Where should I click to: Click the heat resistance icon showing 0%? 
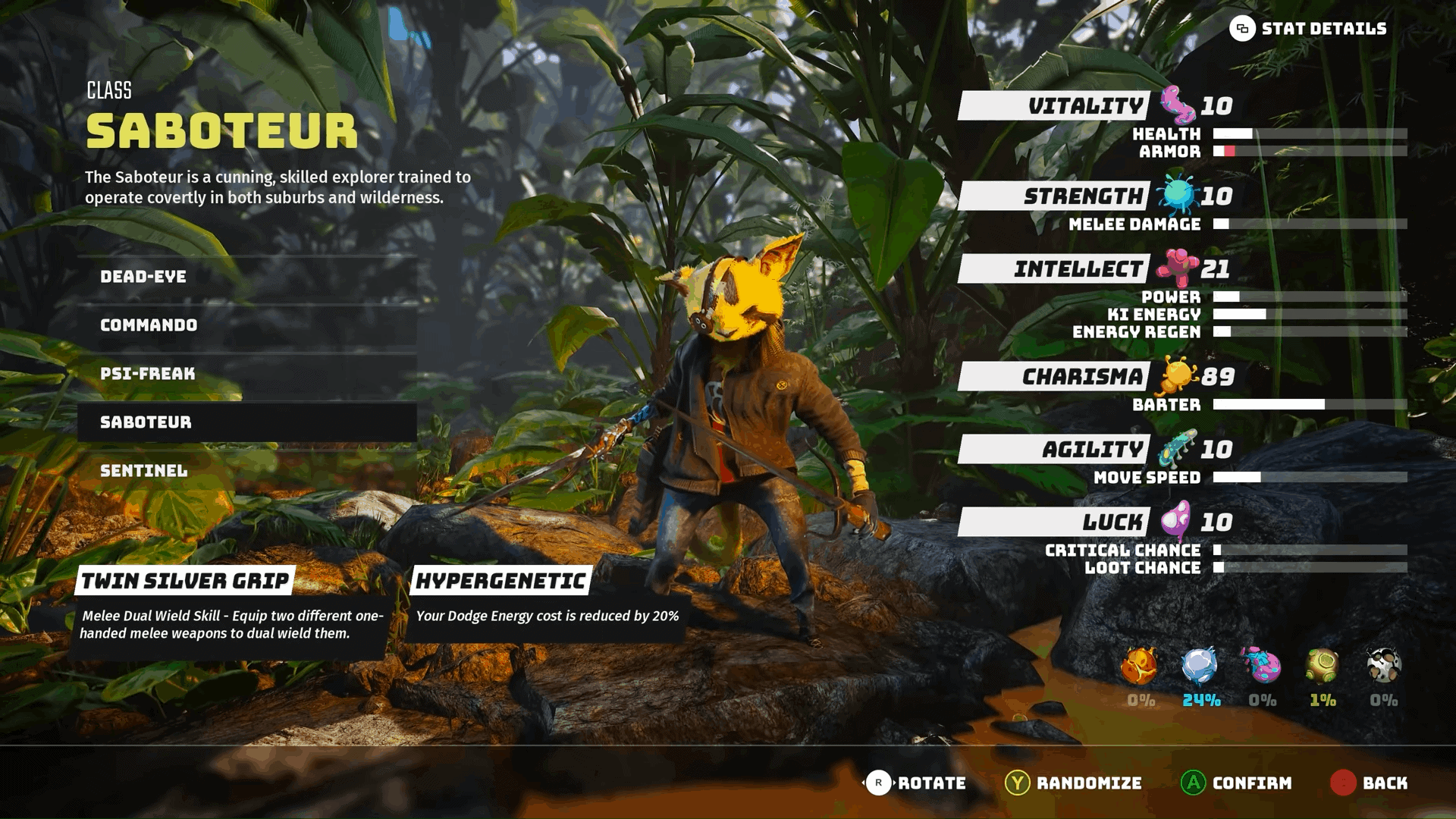1137,666
